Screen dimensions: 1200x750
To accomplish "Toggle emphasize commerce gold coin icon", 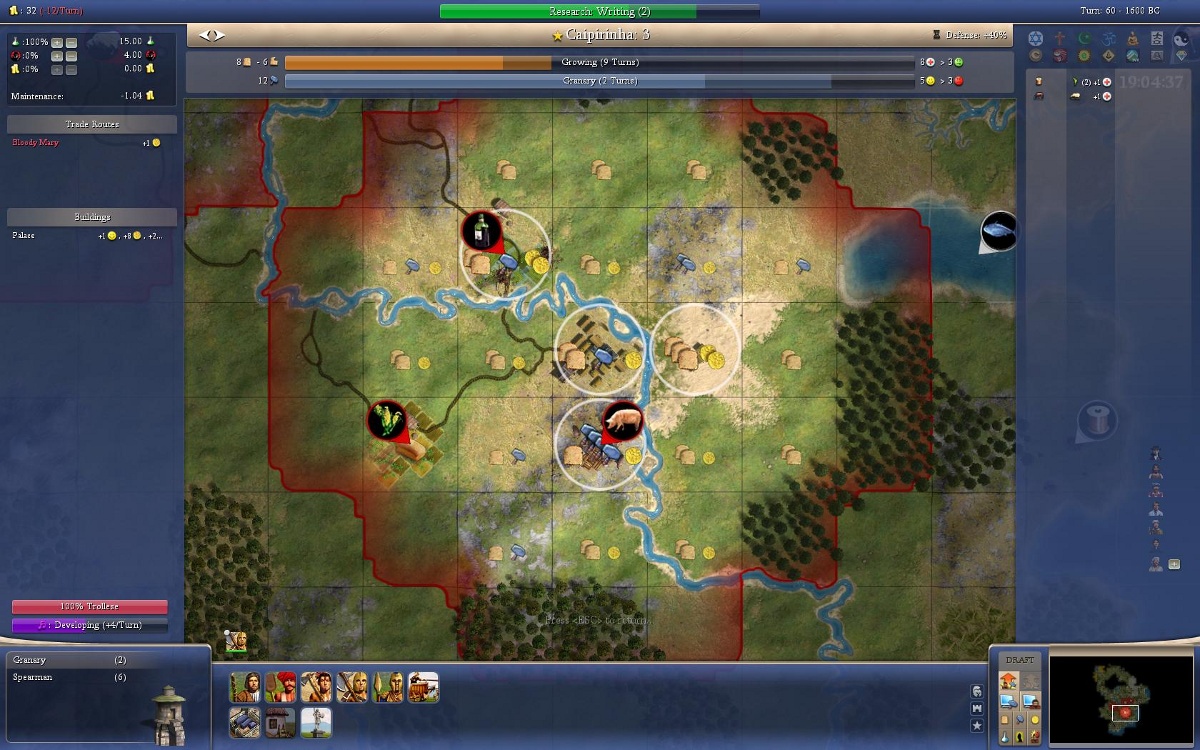I will (x=1033, y=718).
